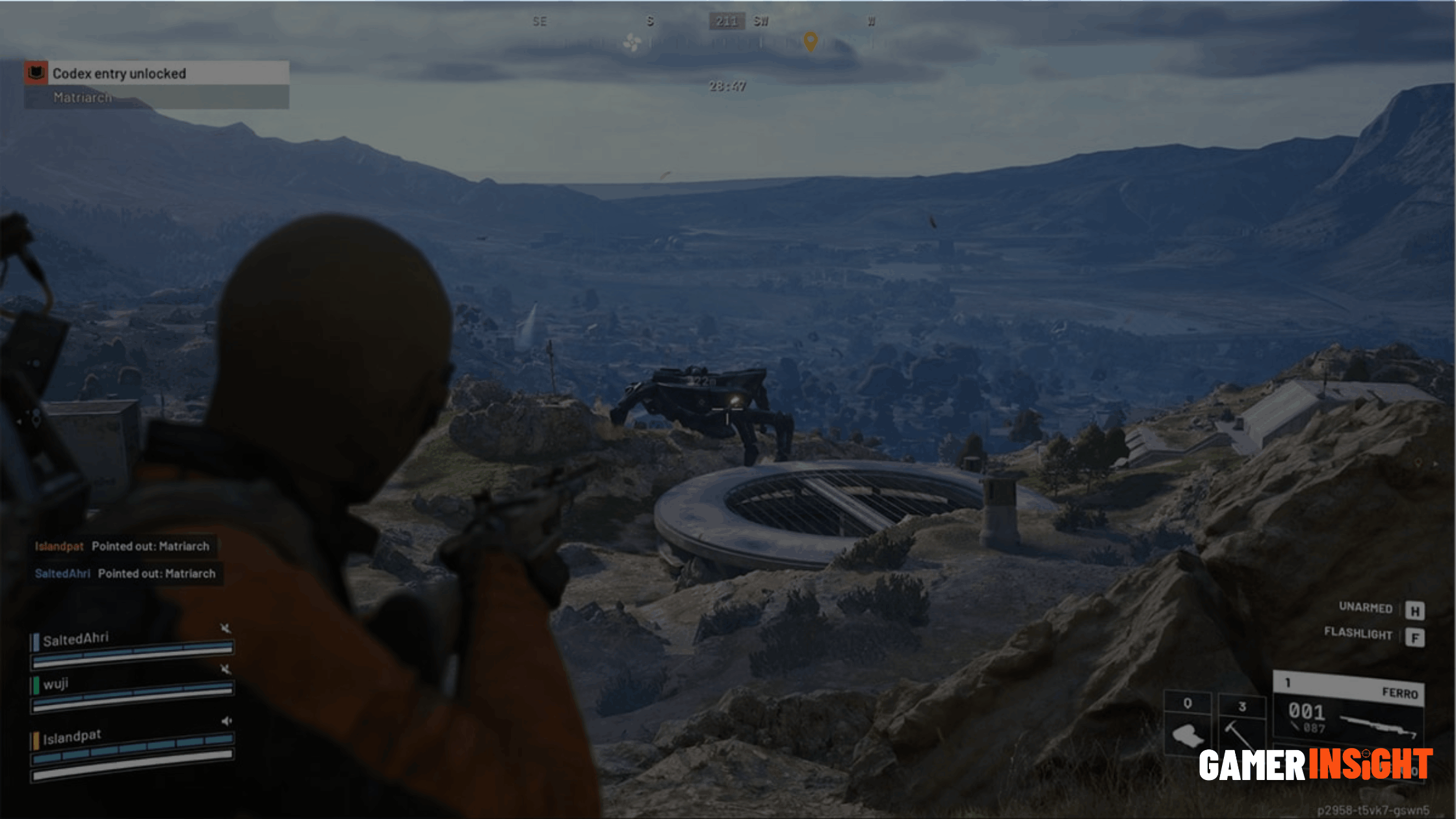
Task: Click the ammo count icon near 087
Action: pos(1295,725)
